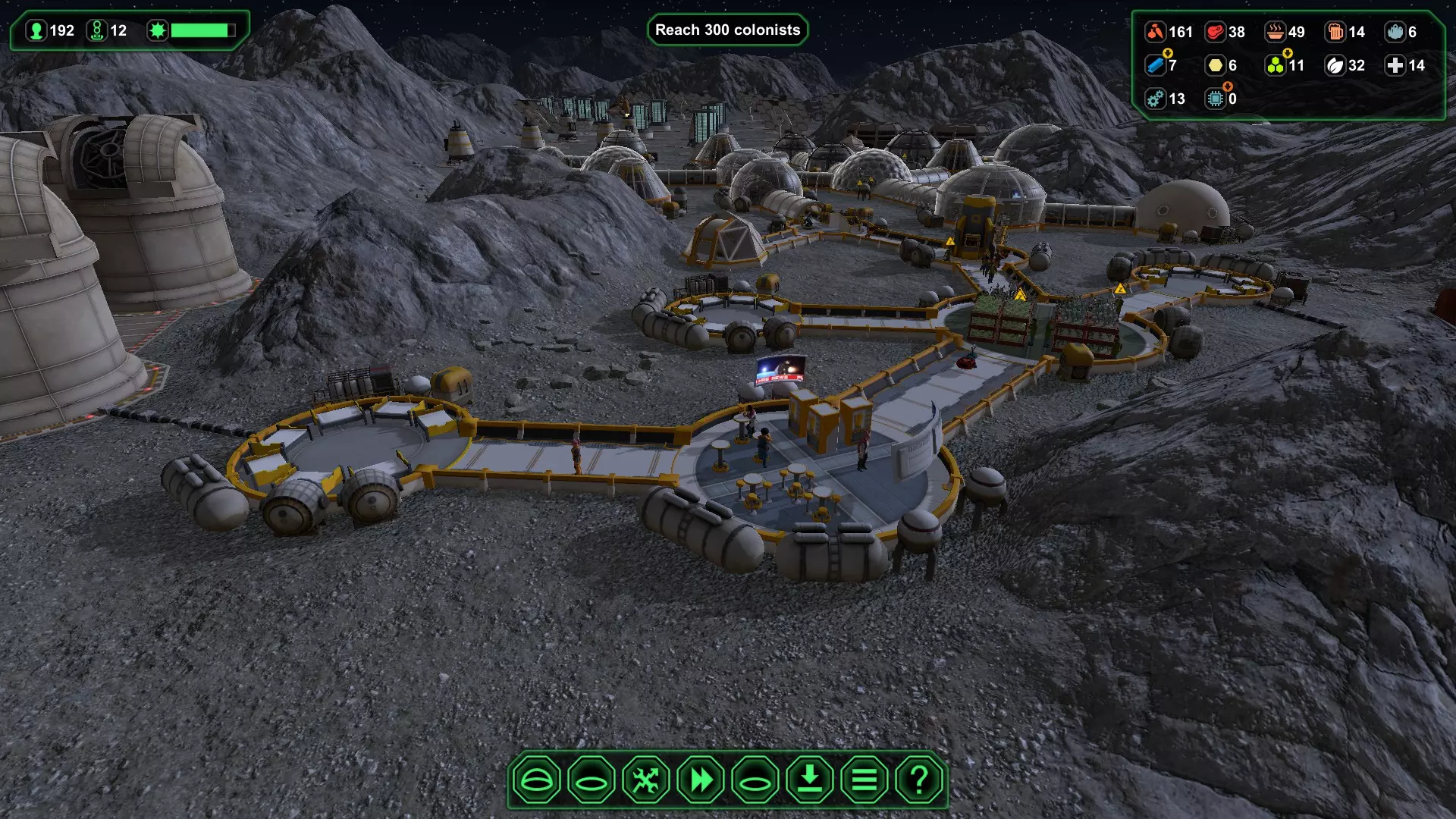This screenshot has width=1456, height=819.
Task: Click the green bot count icon
Action: tap(97, 30)
